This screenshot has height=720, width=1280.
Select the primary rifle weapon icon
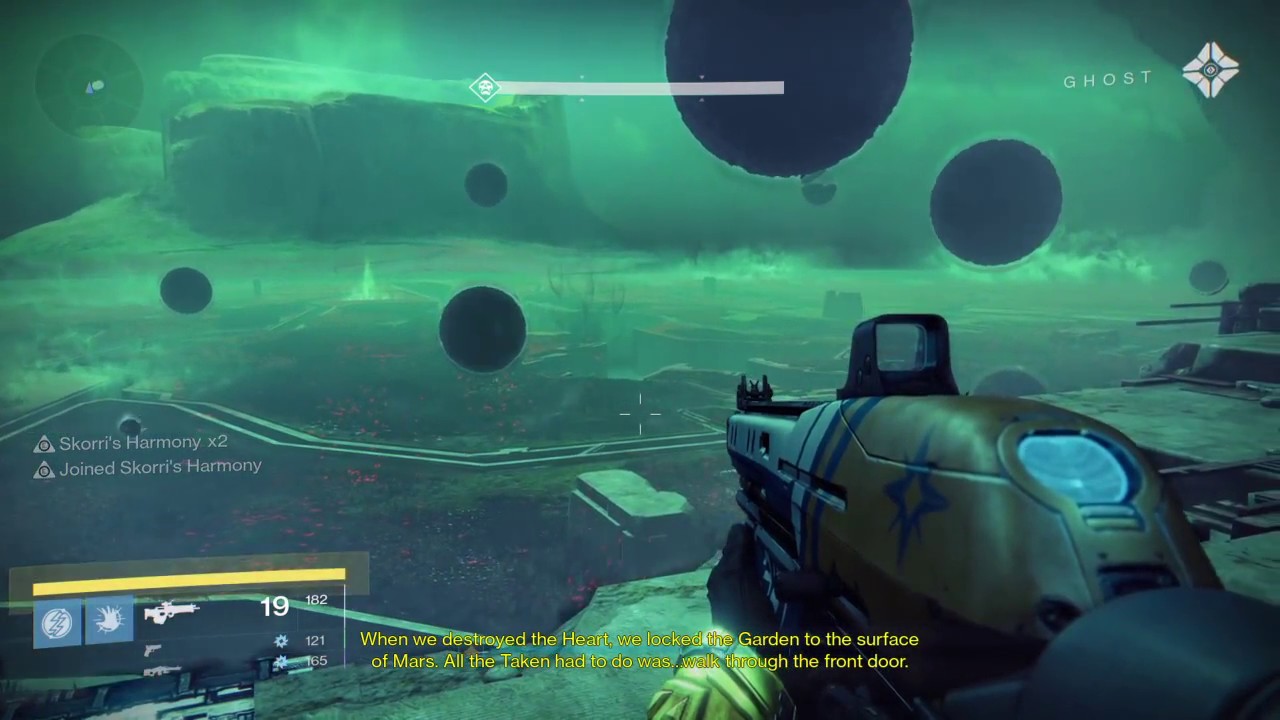pyautogui.click(x=171, y=612)
